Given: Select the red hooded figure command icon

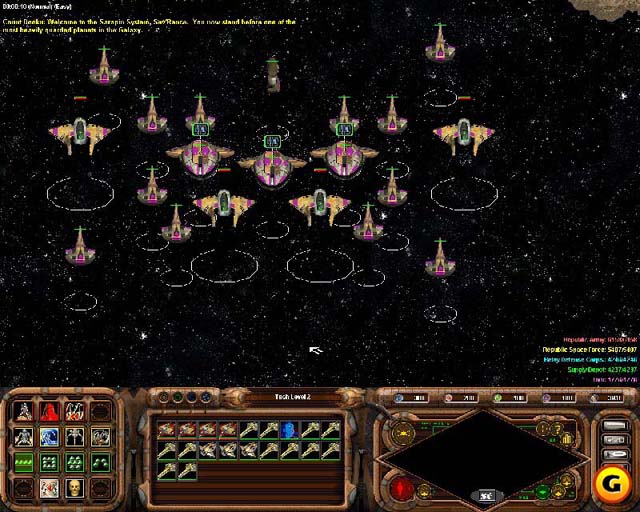Looking at the screenshot, I should (x=49, y=411).
